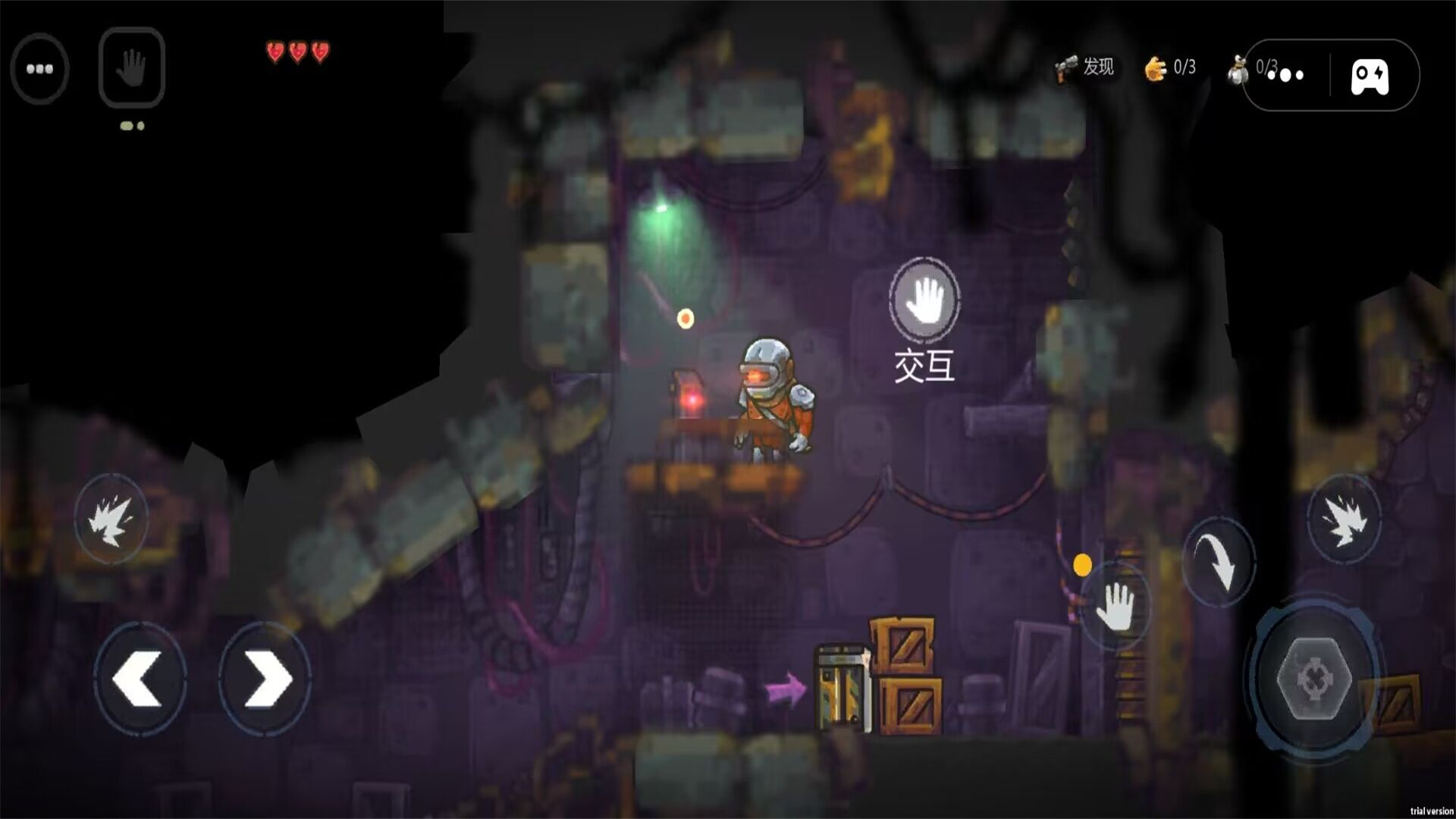Tap the move right arrow button
Screen dimensions: 1456x819
coord(265,677)
